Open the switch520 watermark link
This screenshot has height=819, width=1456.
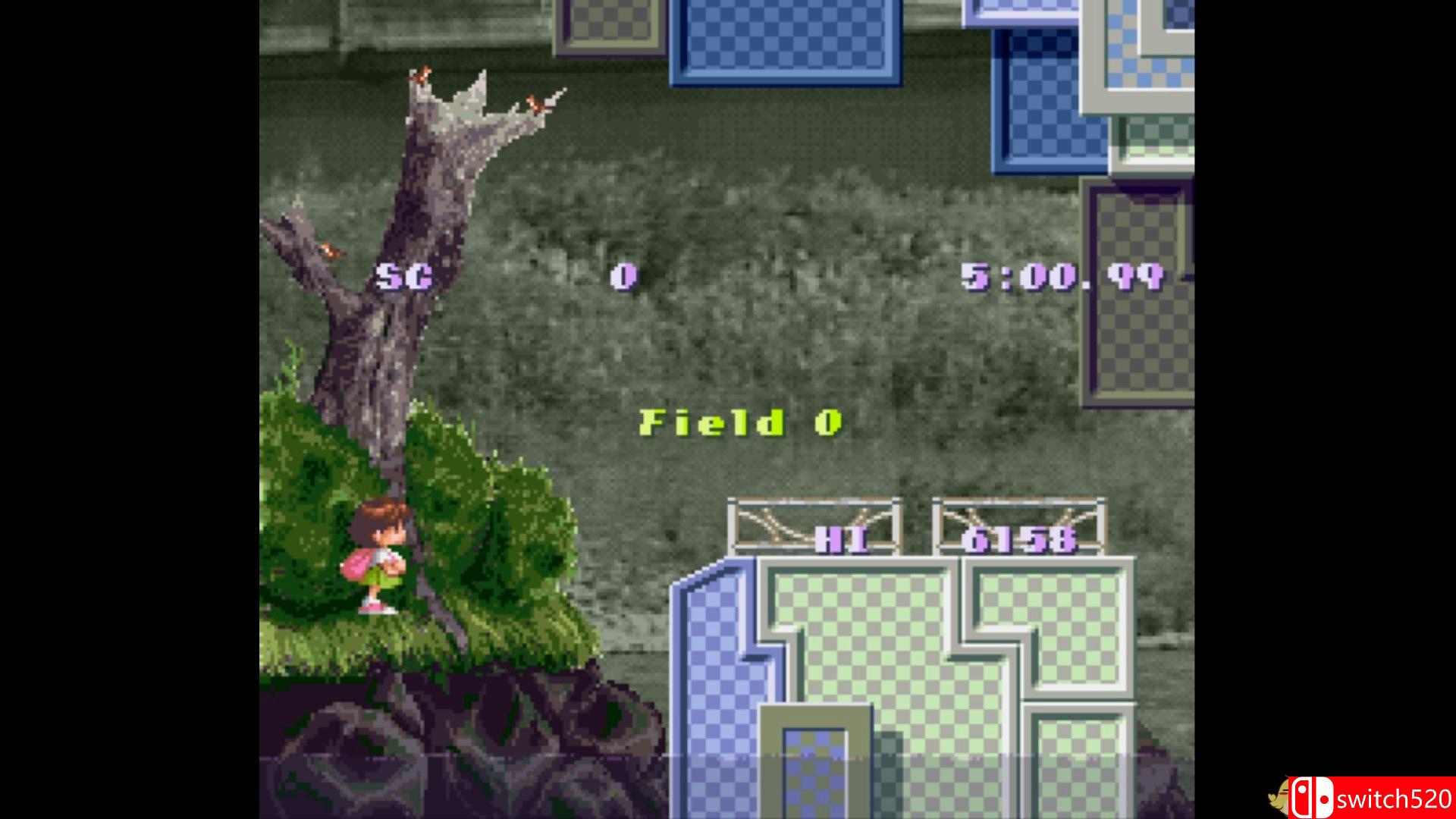1395,796
